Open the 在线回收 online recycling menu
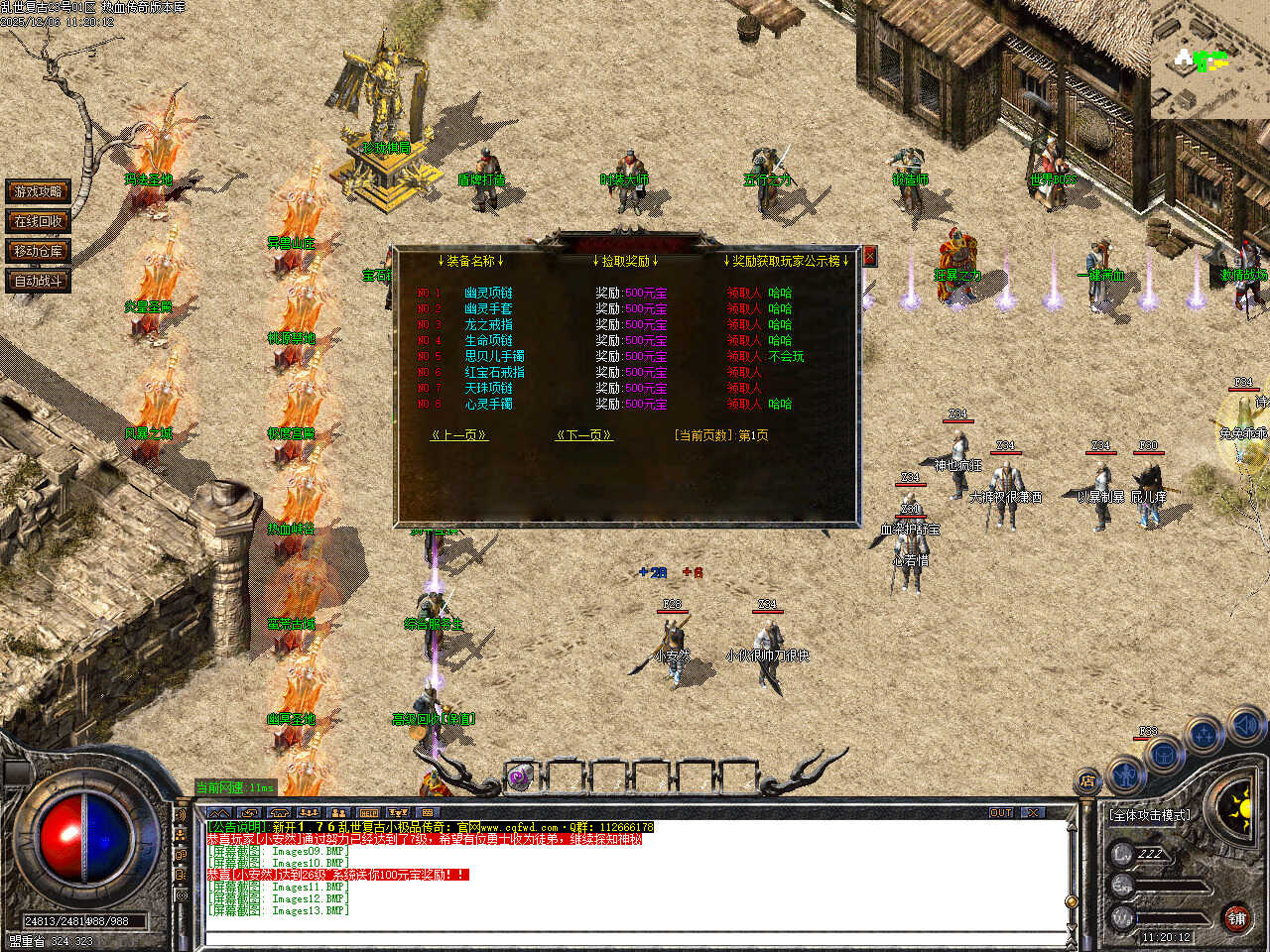Screen dimensions: 1270x952 coord(38,221)
